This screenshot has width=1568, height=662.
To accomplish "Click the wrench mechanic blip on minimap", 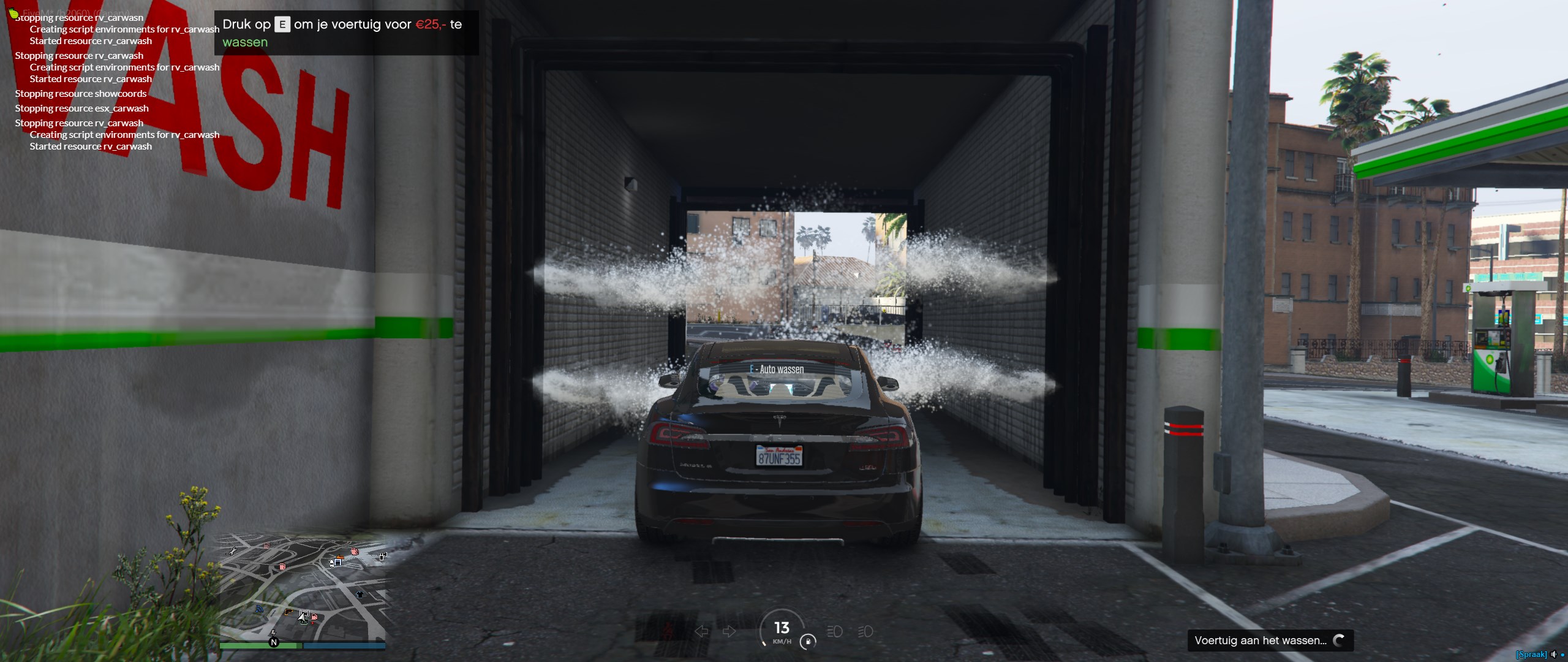I will click(233, 552).
